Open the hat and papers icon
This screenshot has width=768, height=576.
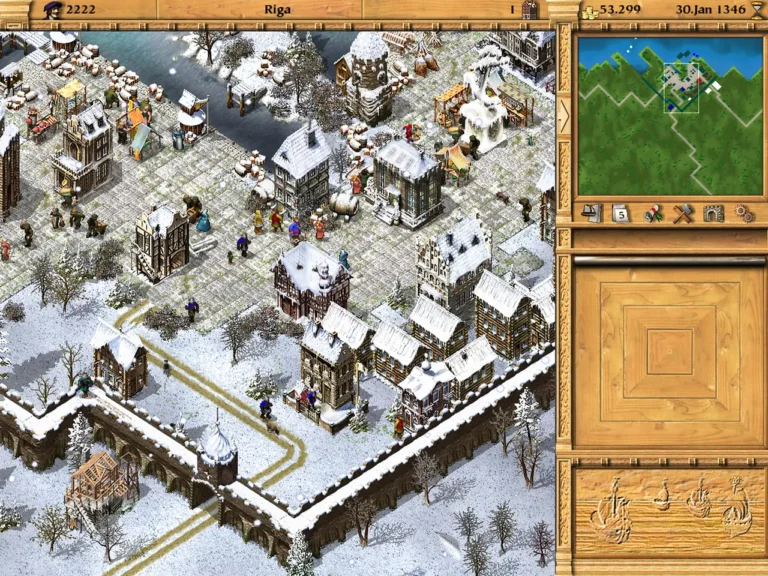coord(592,213)
